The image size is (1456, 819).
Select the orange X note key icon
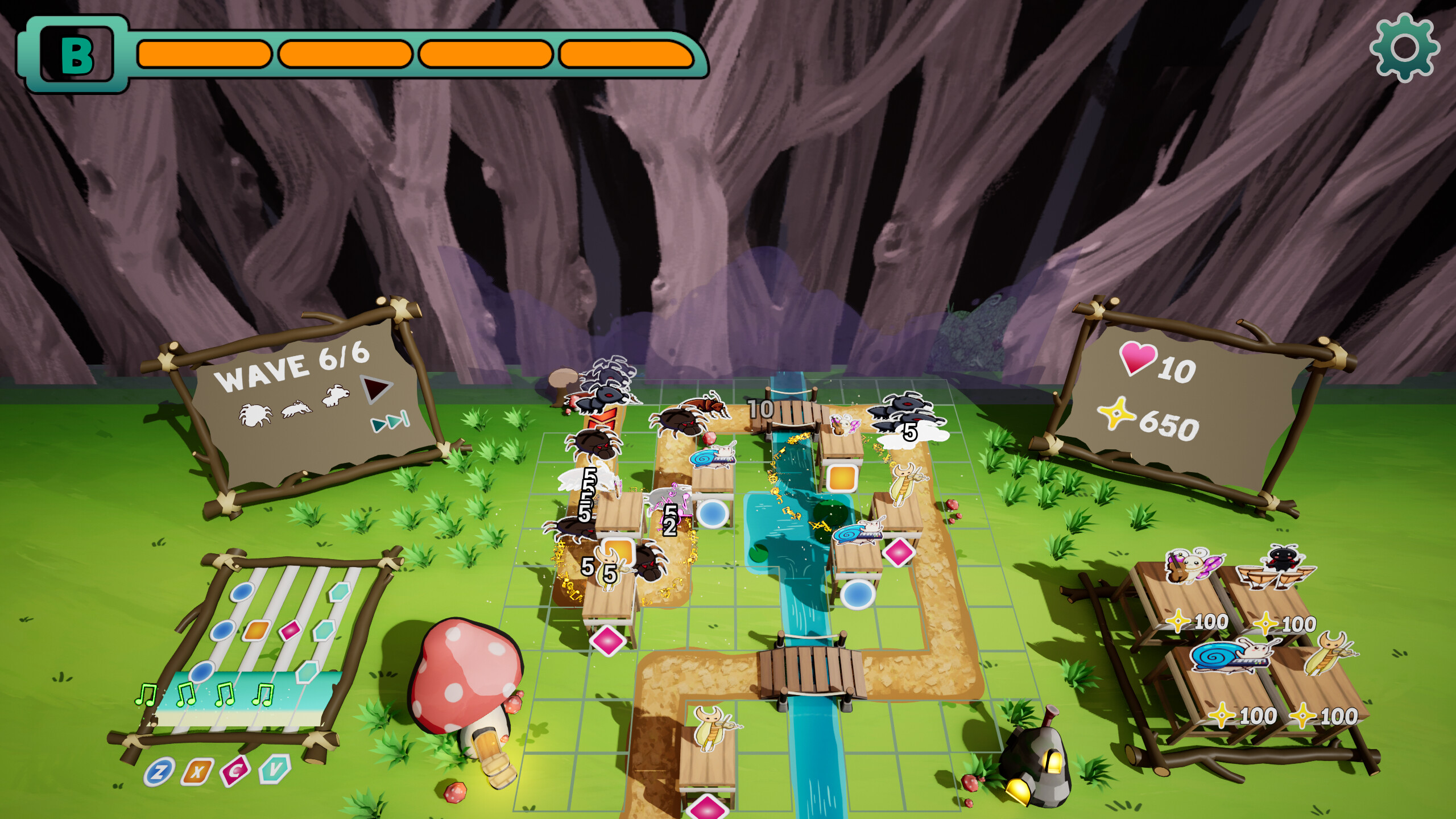(197, 772)
